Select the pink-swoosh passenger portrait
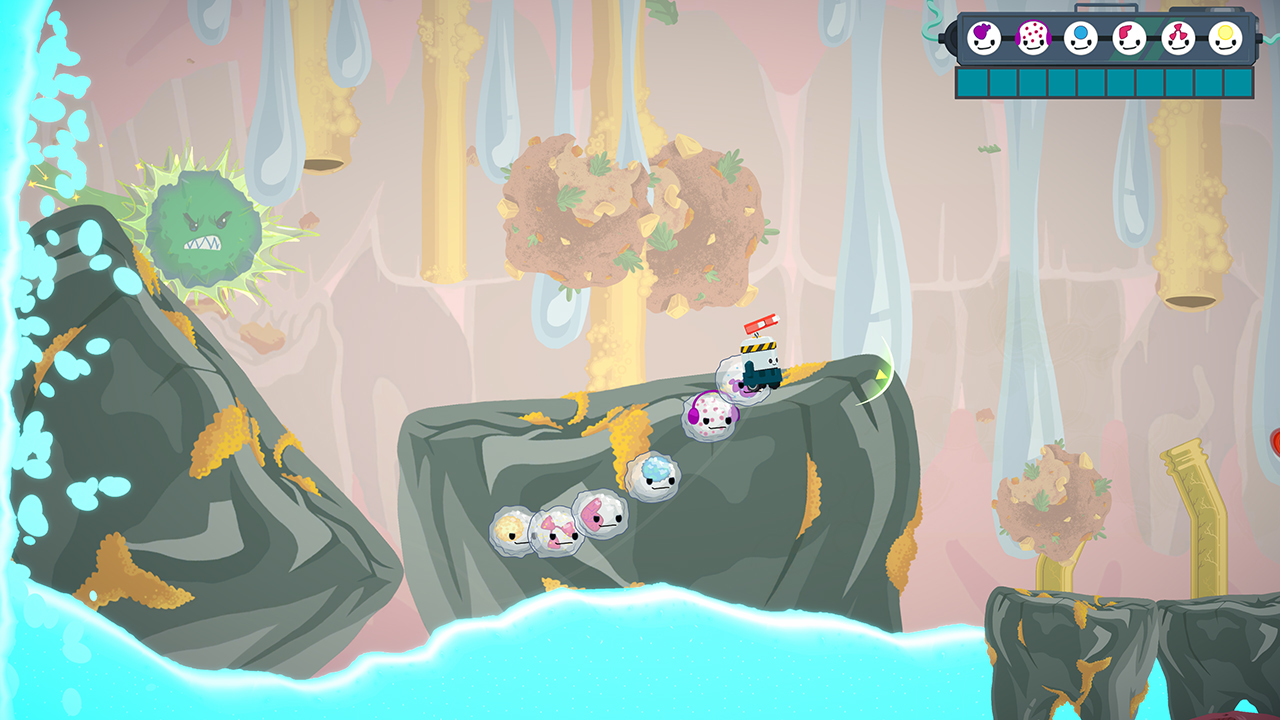 (1130, 35)
